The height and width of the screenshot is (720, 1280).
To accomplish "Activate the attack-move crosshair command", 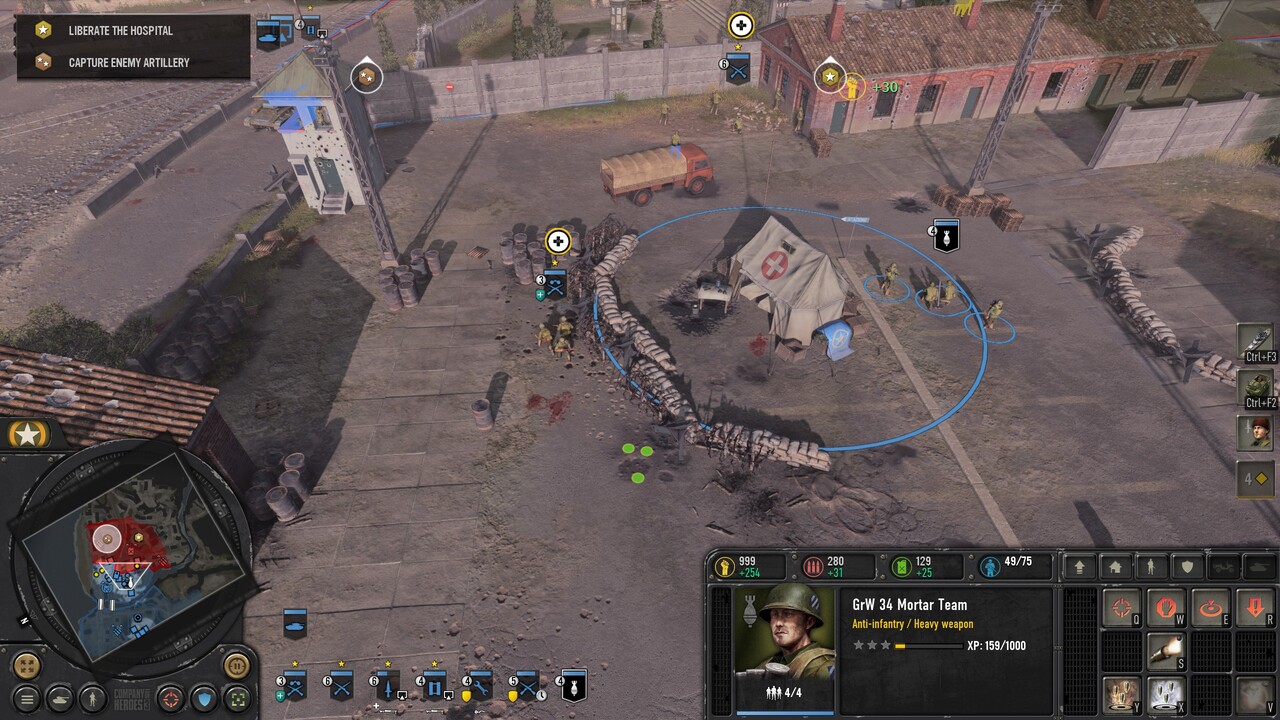I will (x=1122, y=607).
